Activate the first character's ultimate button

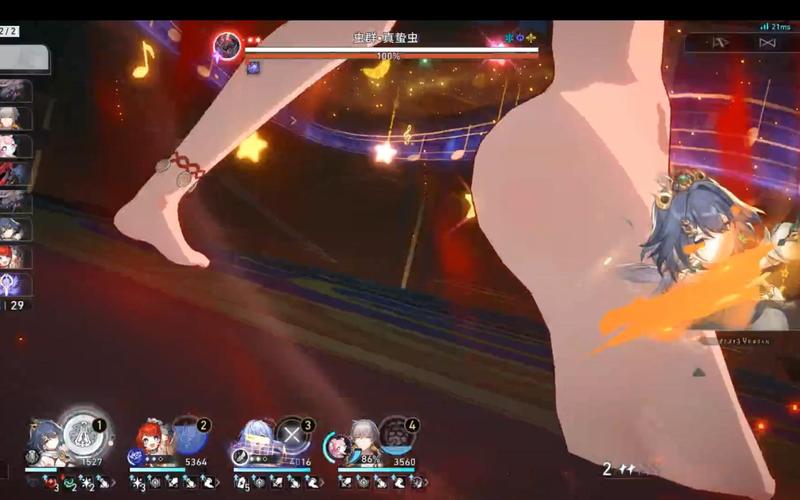click(x=81, y=433)
